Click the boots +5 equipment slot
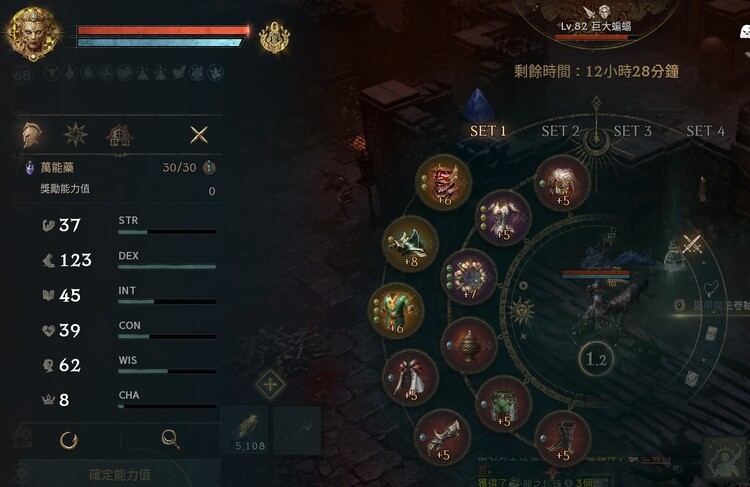The height and width of the screenshot is (487, 750). click(562, 438)
